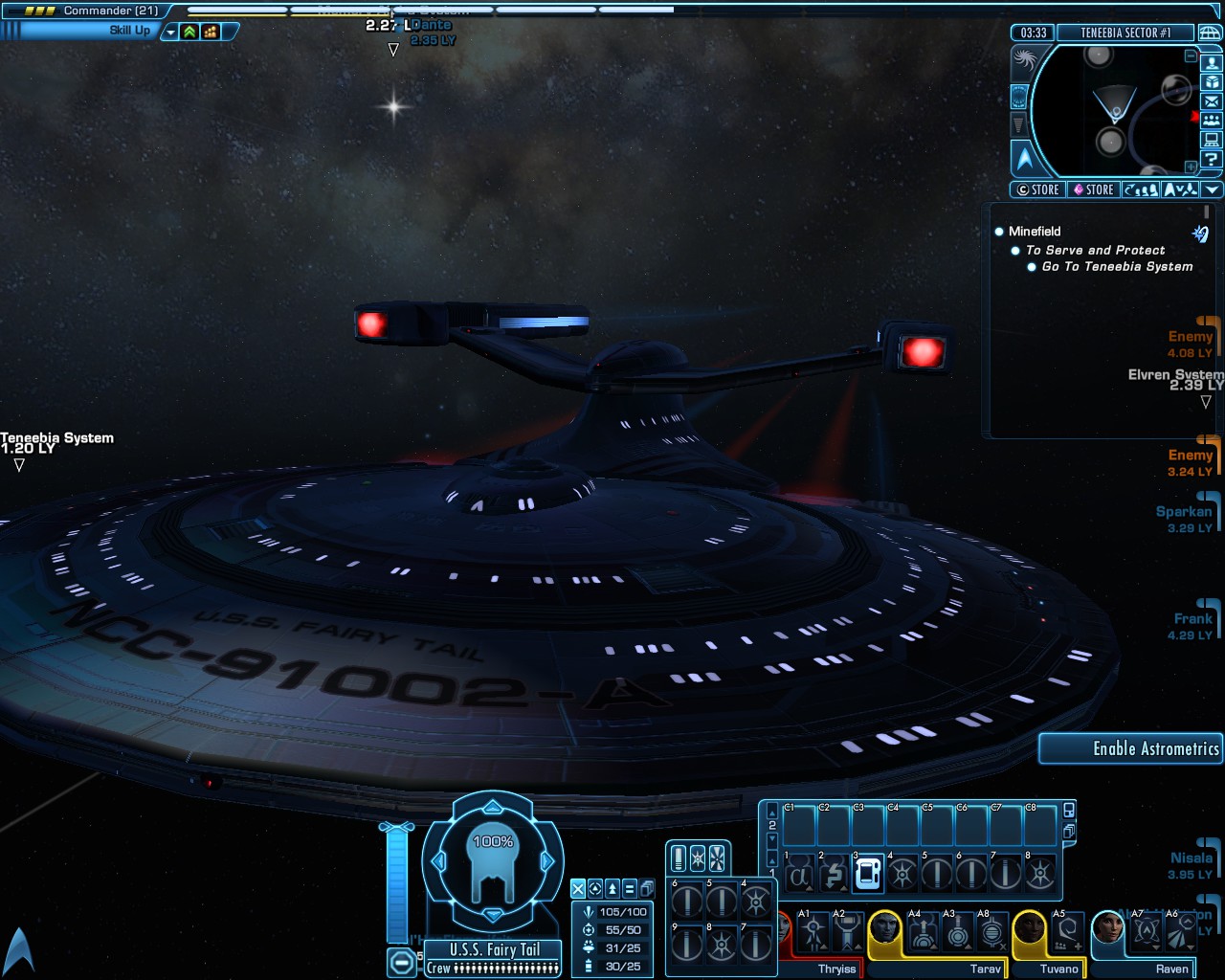Open the pink crystal Store
The image size is (1225, 980).
tap(1093, 189)
